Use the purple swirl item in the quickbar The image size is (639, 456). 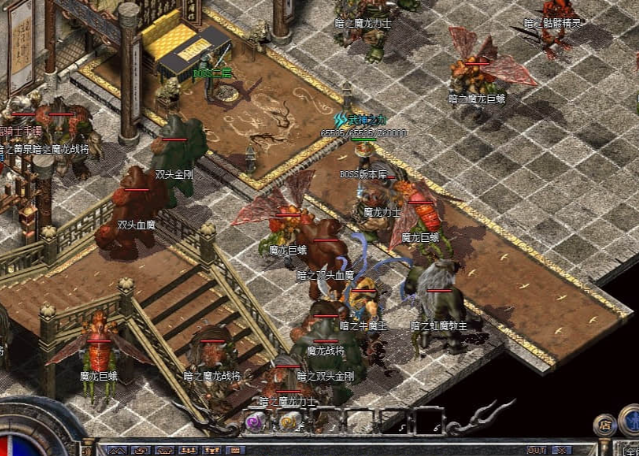click(x=255, y=423)
